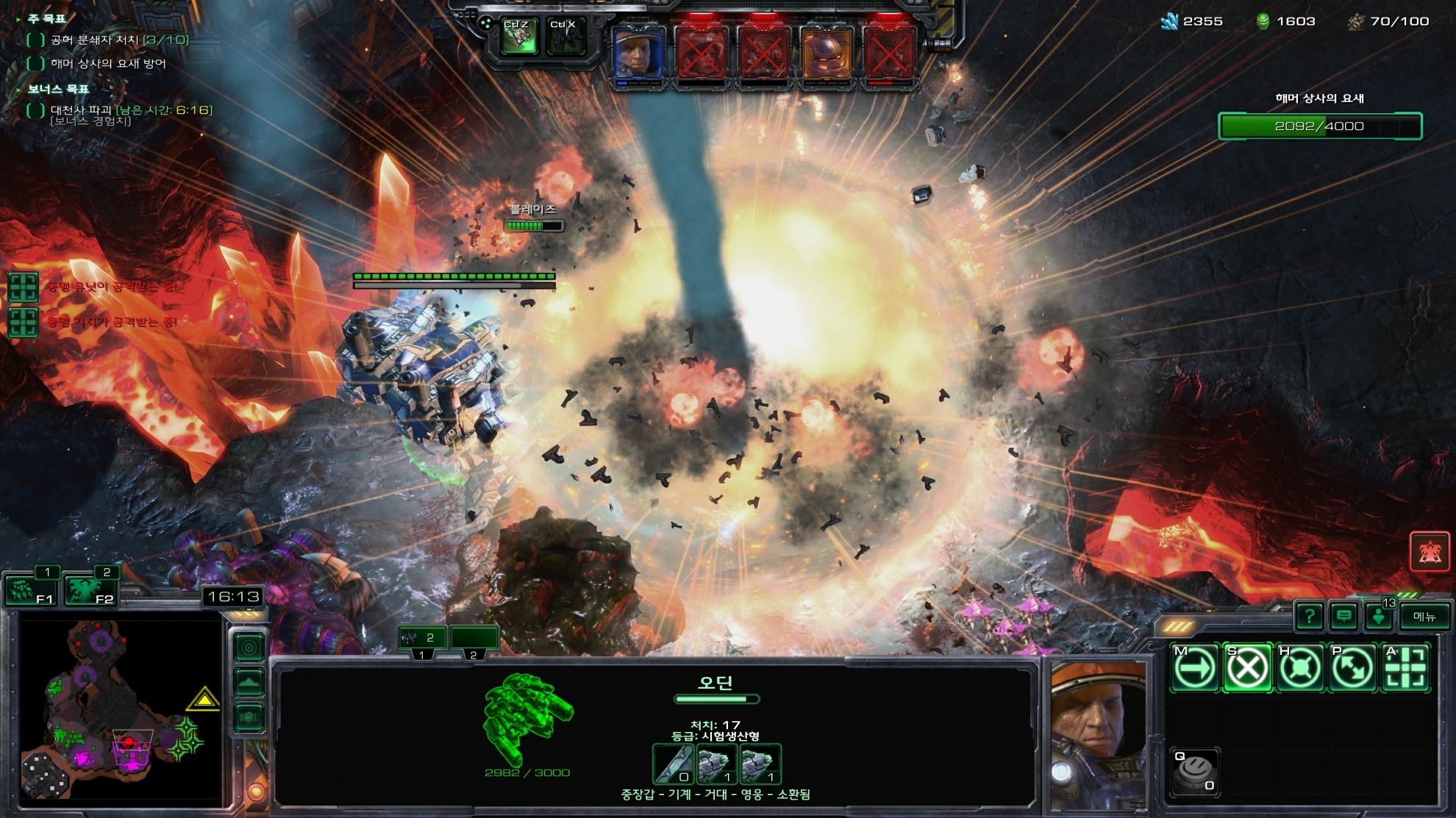Open the help question mark button
This screenshot has width=1456, height=818.
pos(1310,617)
